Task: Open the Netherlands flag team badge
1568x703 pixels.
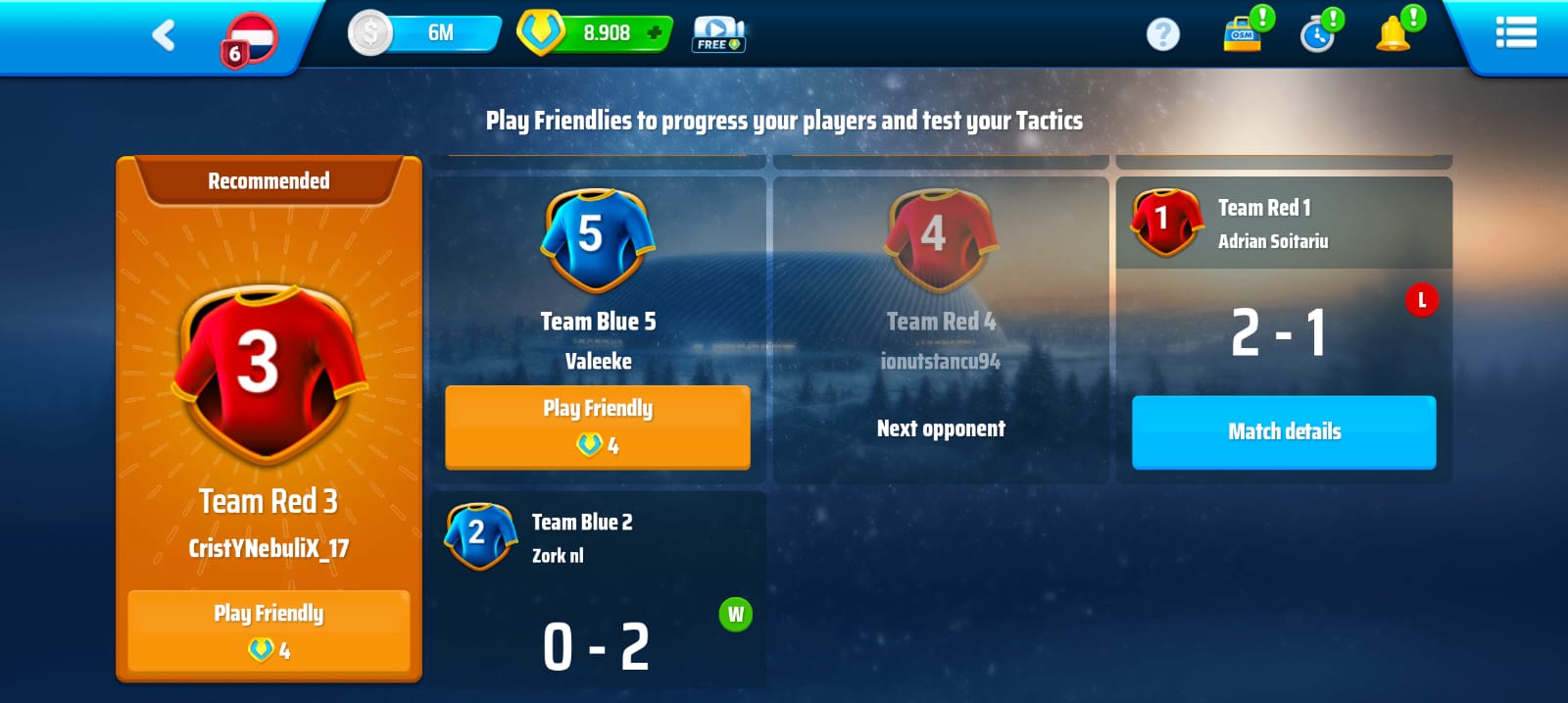Action: (251, 39)
